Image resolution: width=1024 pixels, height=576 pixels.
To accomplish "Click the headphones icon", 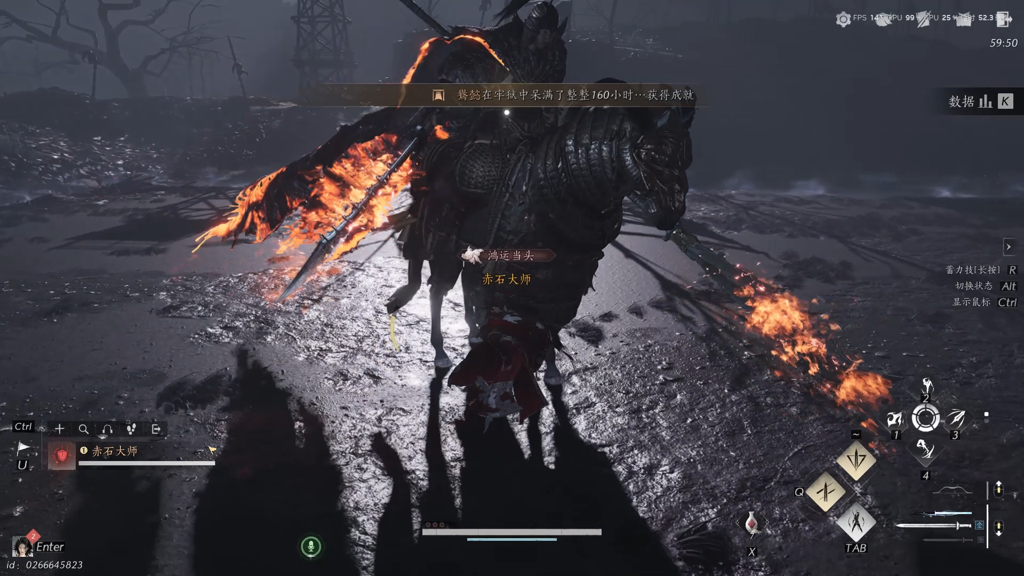I will pyautogui.click(x=107, y=429).
